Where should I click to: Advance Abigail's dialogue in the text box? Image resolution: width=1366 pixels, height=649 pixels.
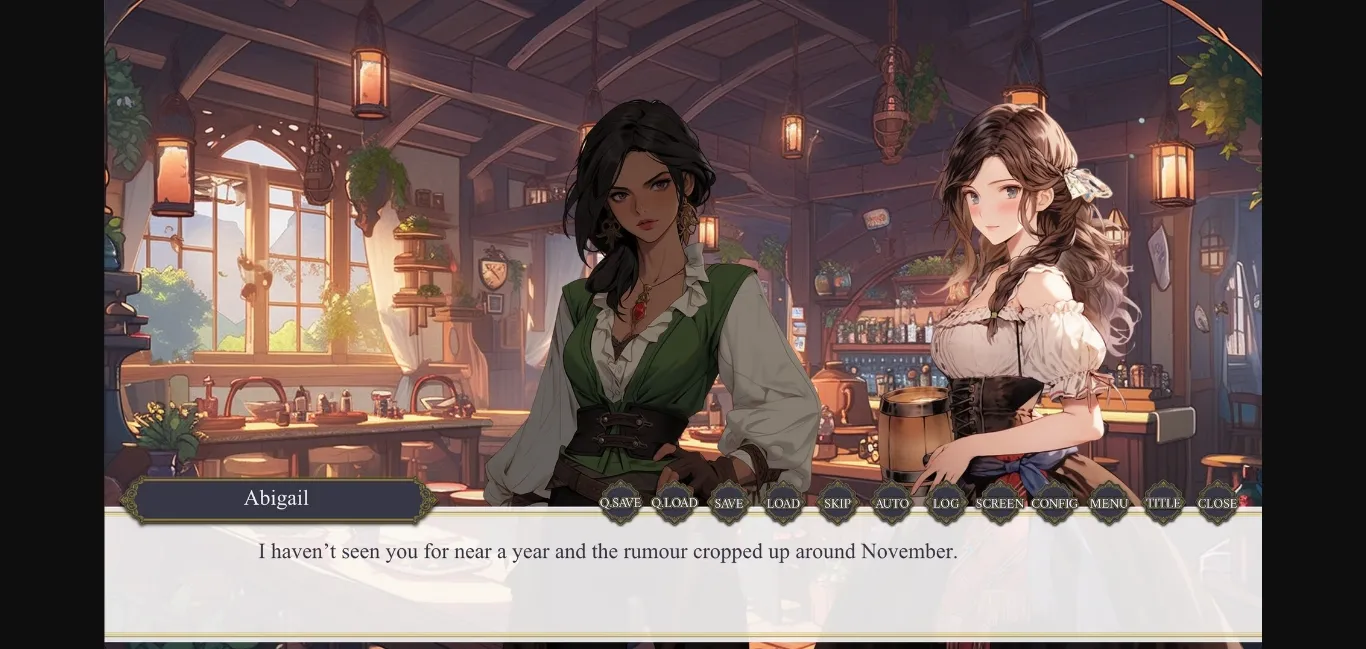click(682, 580)
